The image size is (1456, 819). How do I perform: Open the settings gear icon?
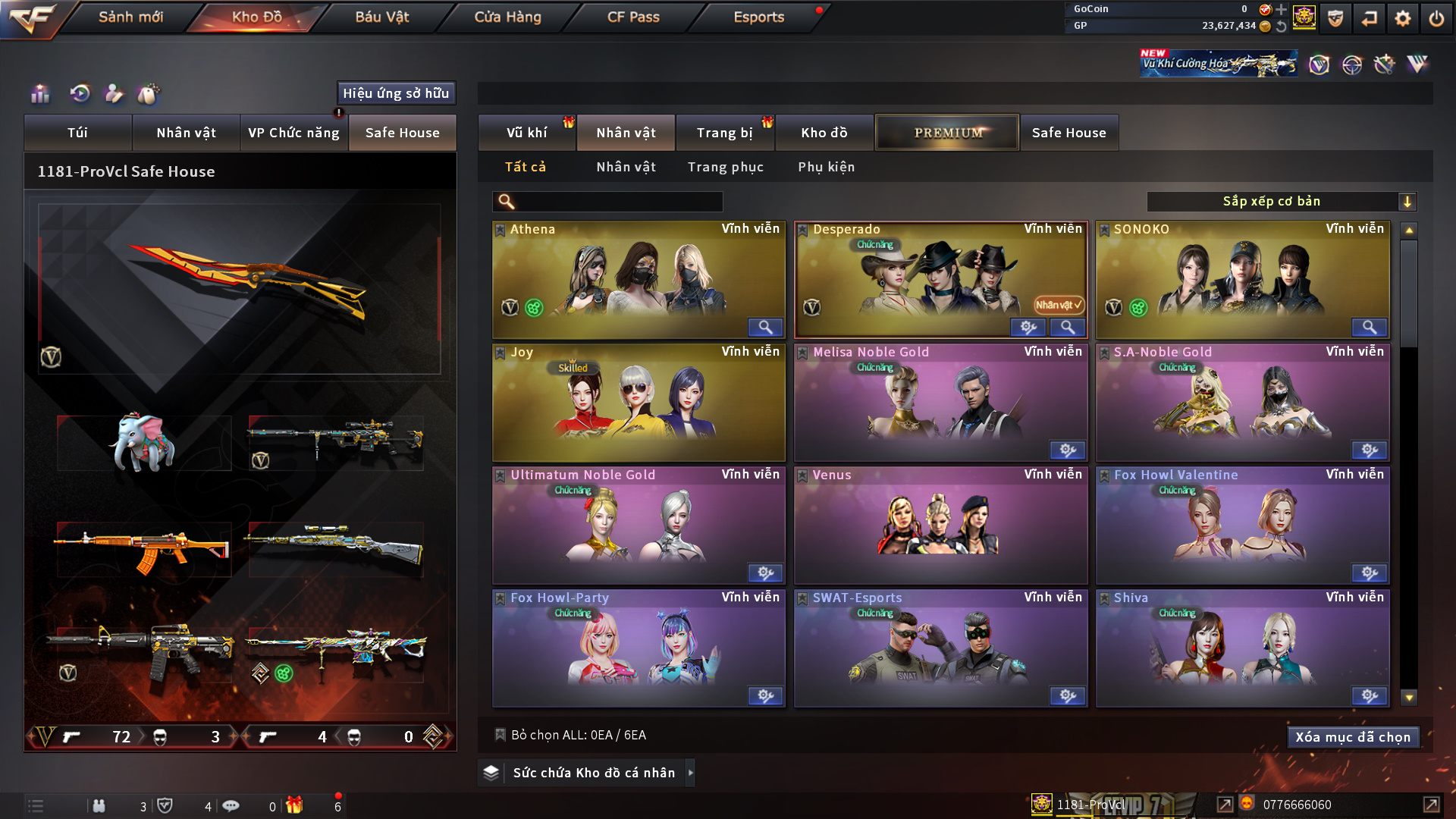click(1402, 18)
